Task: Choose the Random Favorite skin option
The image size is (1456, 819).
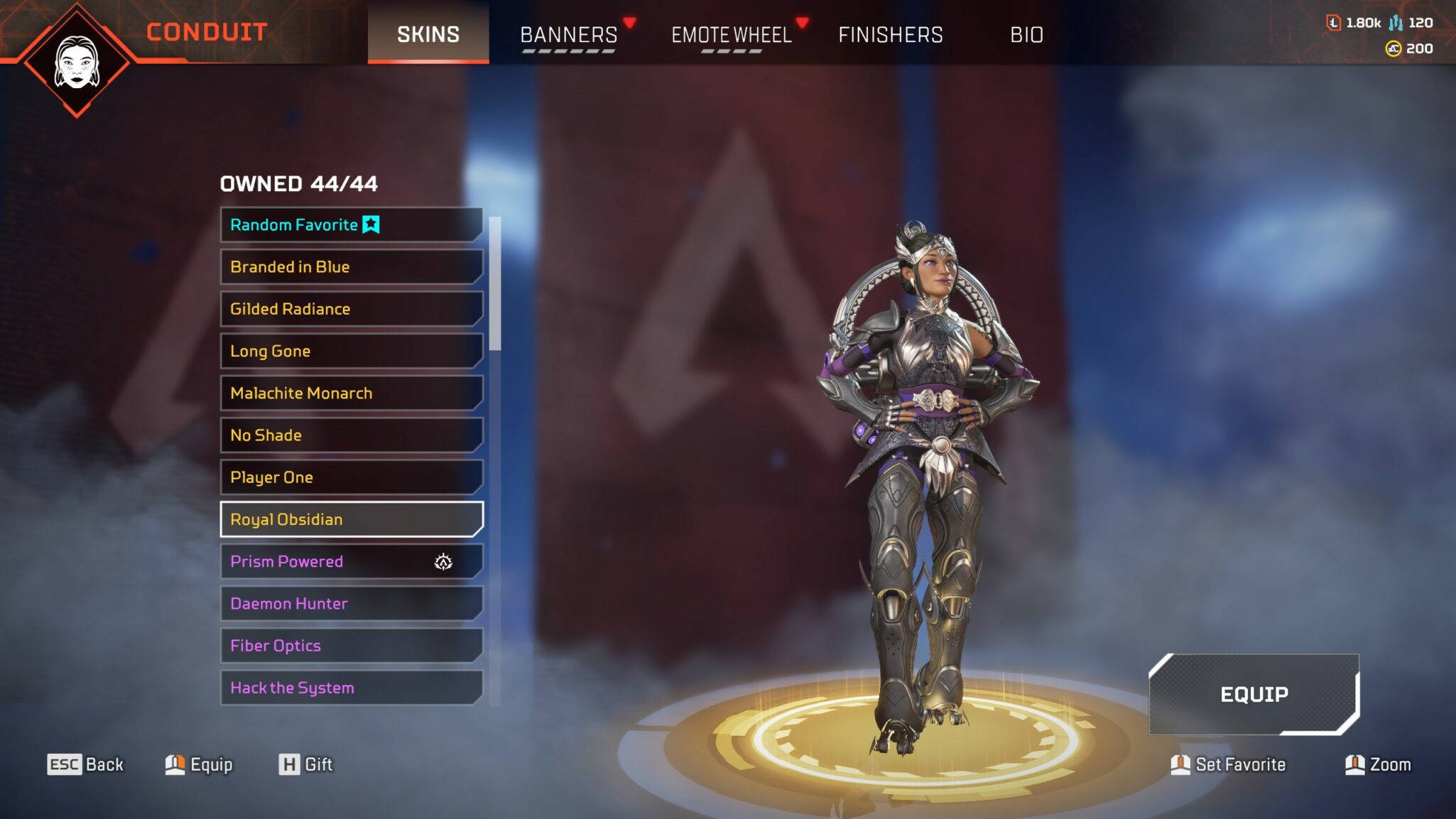Action: click(x=351, y=225)
